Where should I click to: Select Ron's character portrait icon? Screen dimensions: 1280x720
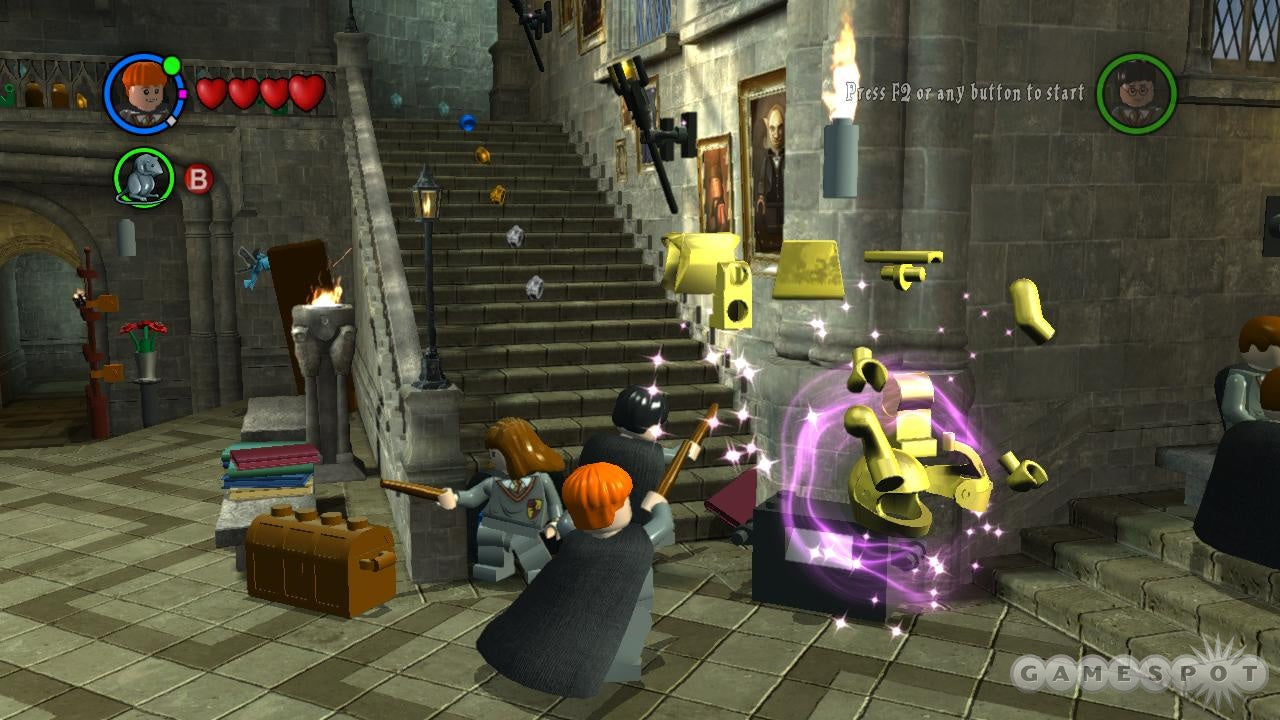pos(143,95)
